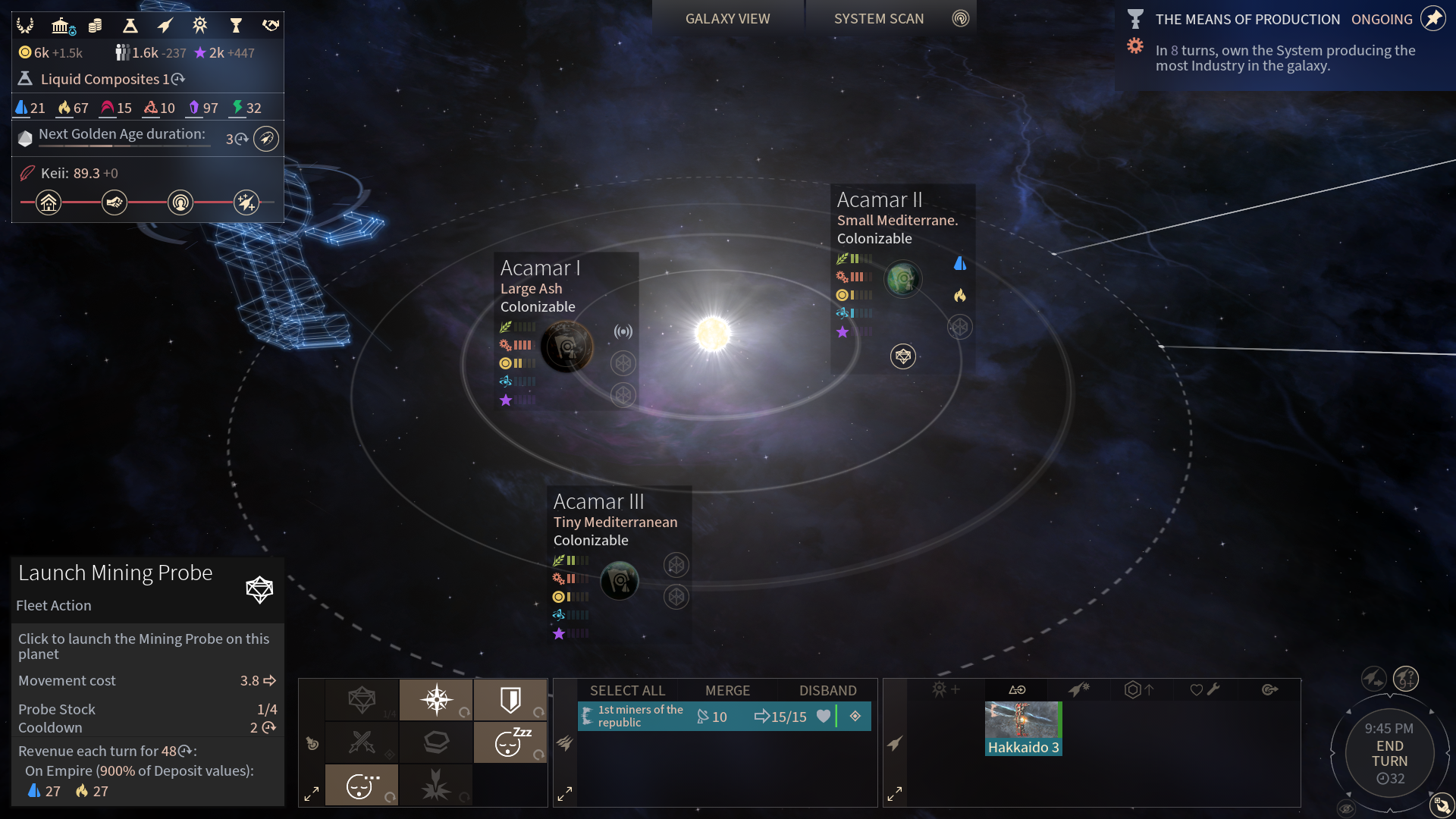
Task: Open the coin stack economy screen
Action: point(96,26)
